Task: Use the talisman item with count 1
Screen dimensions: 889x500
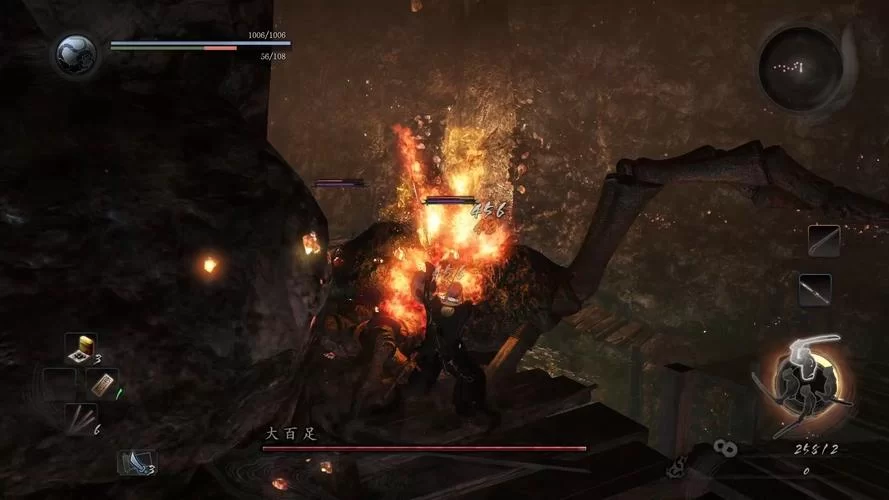Action: pyautogui.click(x=103, y=384)
